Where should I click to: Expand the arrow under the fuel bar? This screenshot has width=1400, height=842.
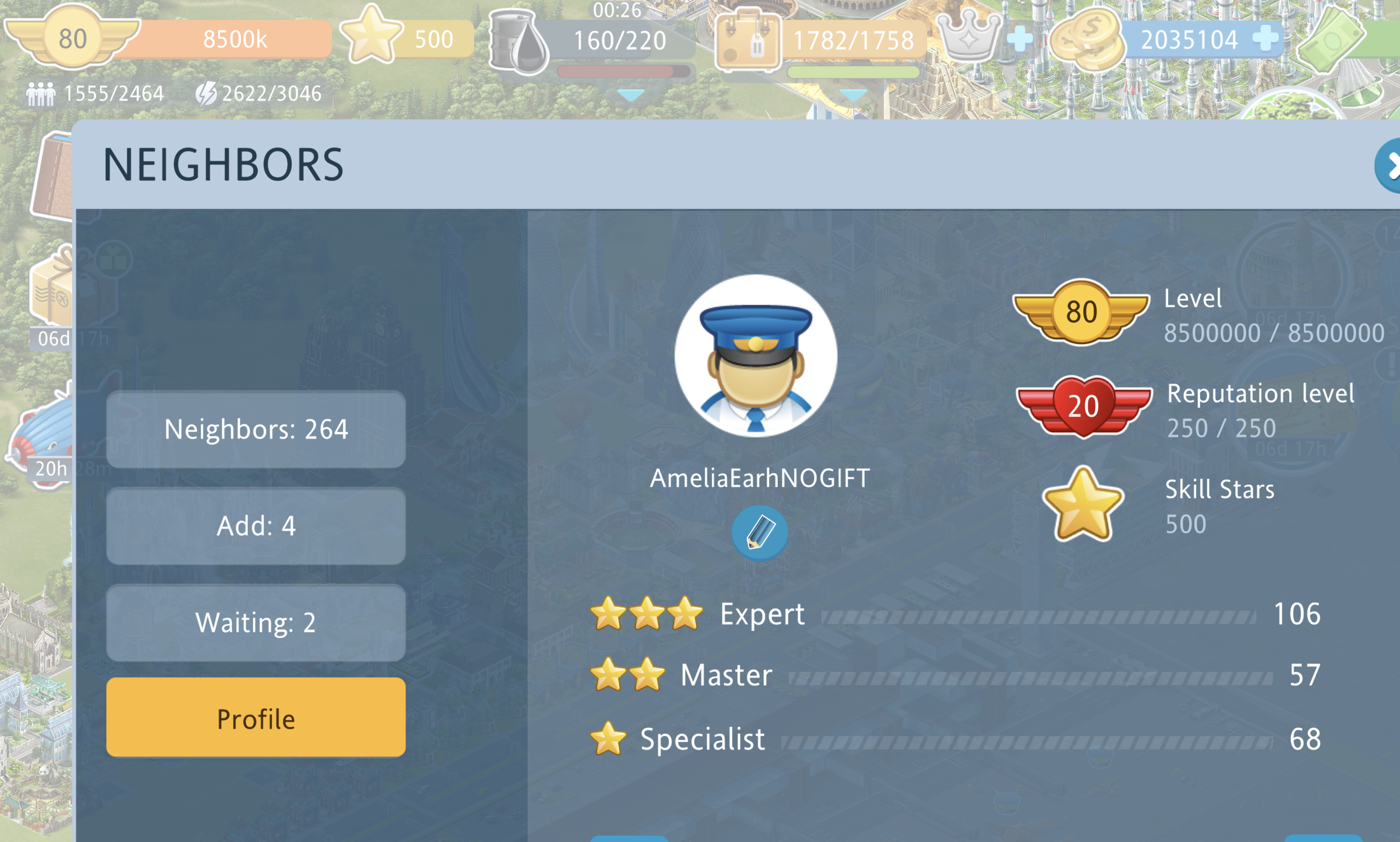(x=631, y=96)
